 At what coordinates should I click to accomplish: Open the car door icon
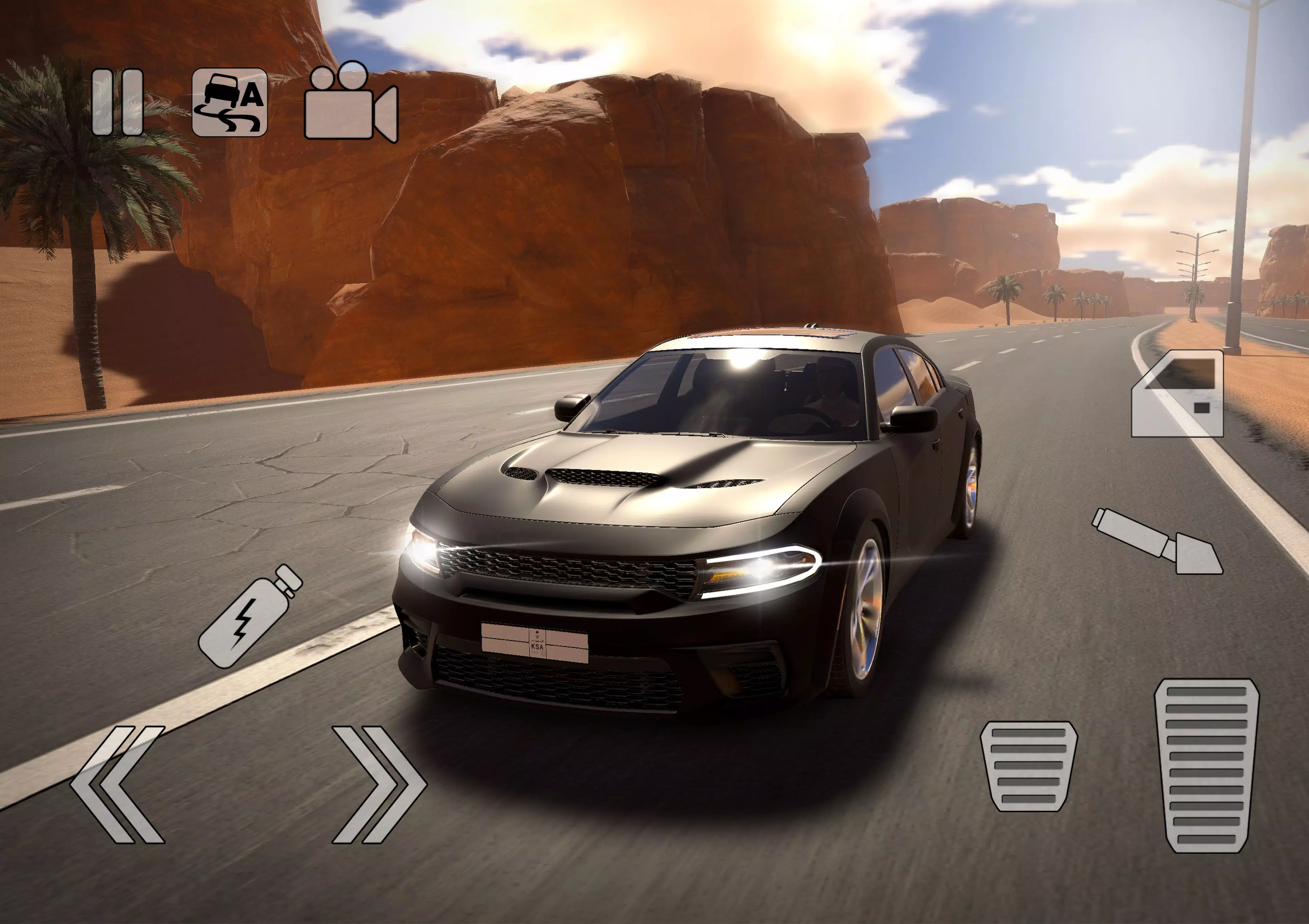click(x=1178, y=394)
